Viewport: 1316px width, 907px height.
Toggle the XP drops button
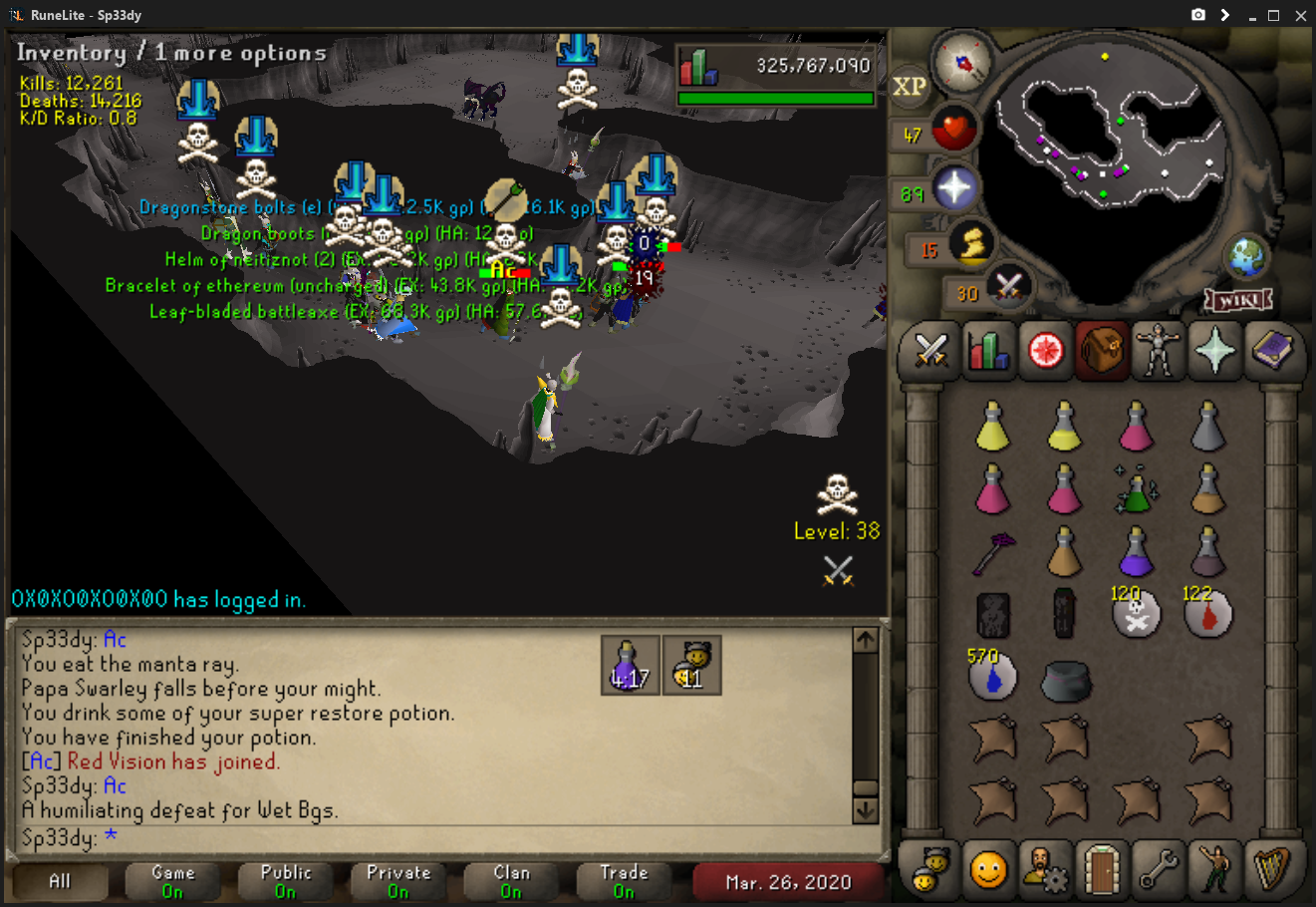pos(909,87)
